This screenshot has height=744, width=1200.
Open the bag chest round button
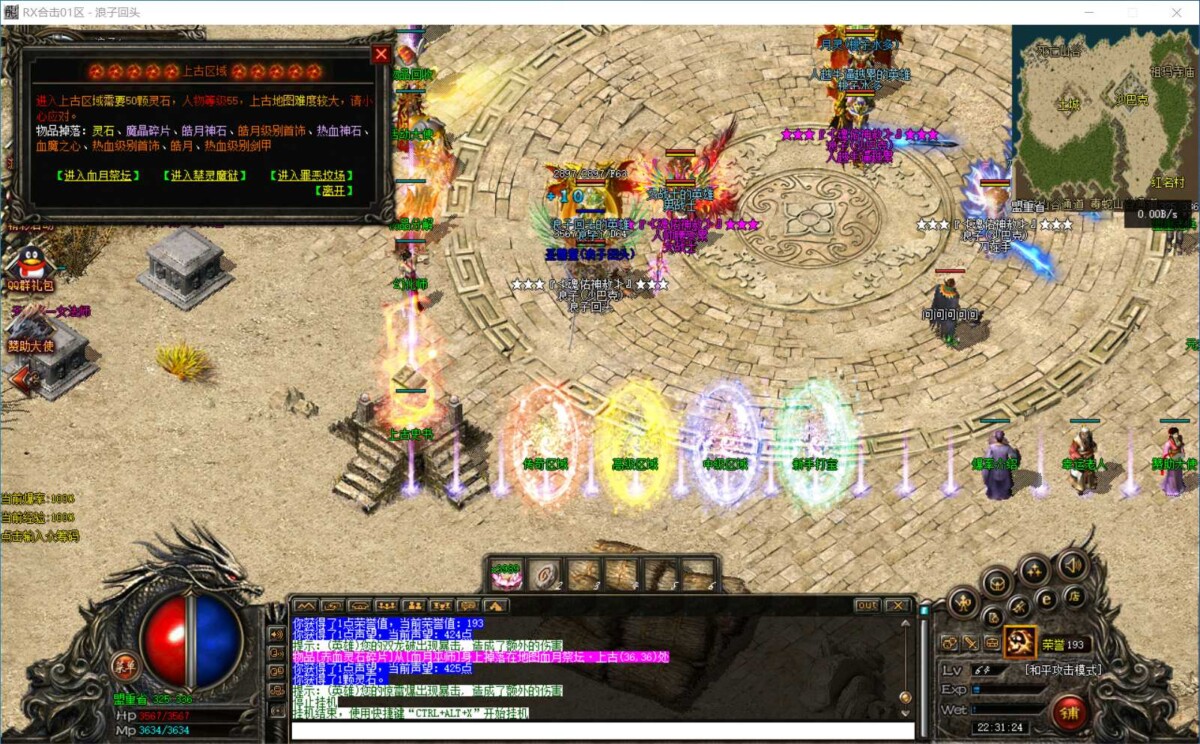(998, 582)
